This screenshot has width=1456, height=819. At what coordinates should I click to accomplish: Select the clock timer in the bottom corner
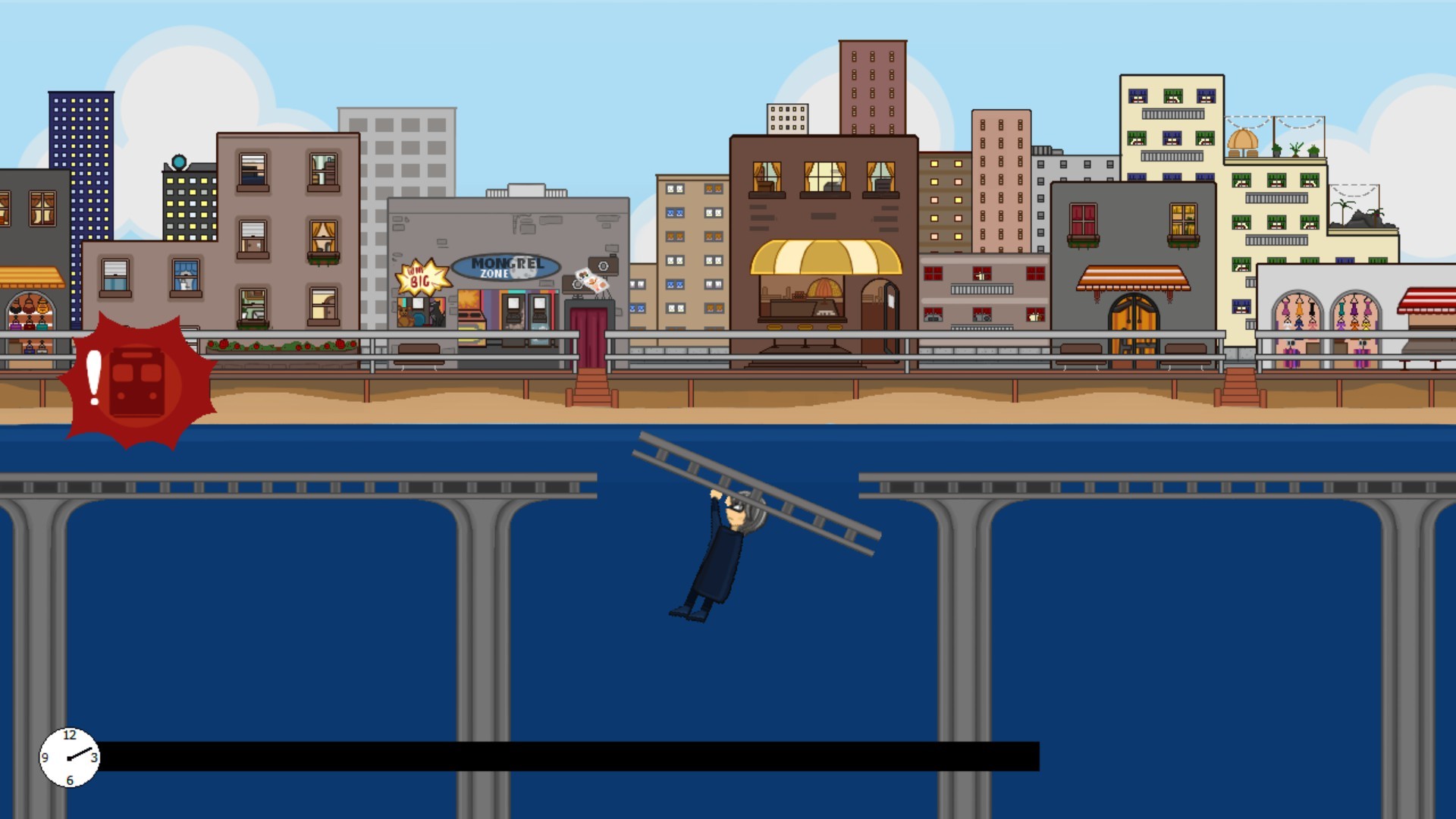point(69,756)
